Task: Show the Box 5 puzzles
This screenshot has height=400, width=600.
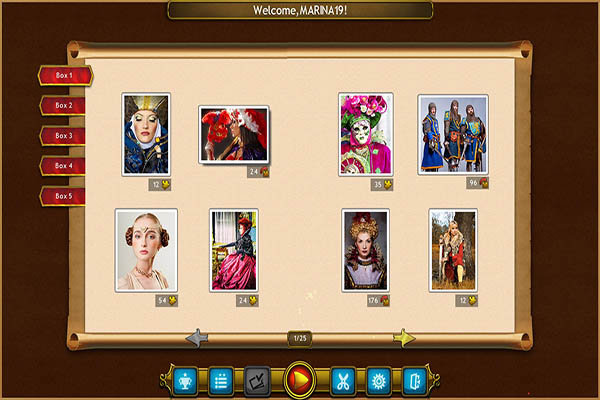Action: click(x=64, y=196)
